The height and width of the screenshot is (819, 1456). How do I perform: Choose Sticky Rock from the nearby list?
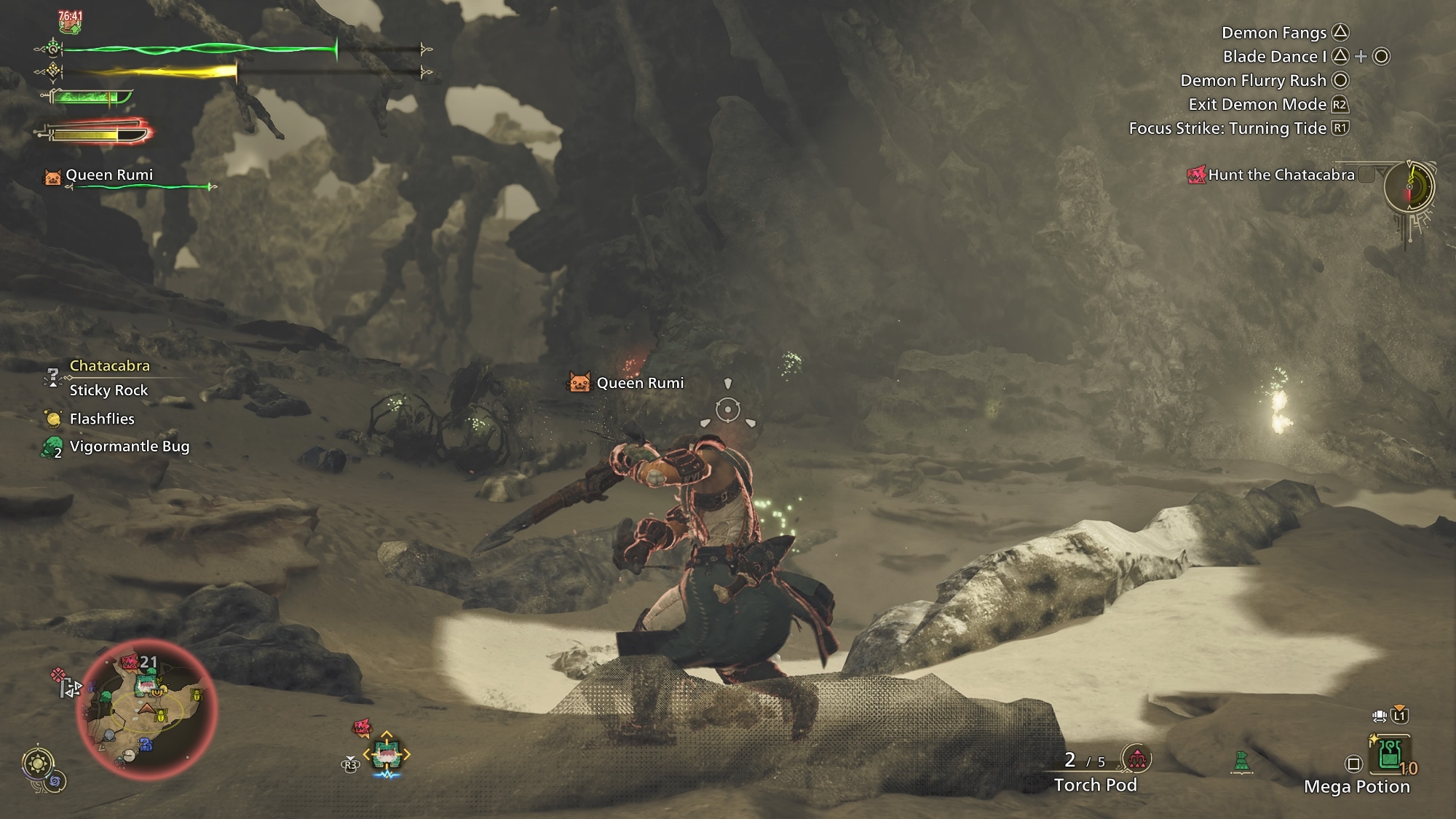pyautogui.click(x=108, y=390)
